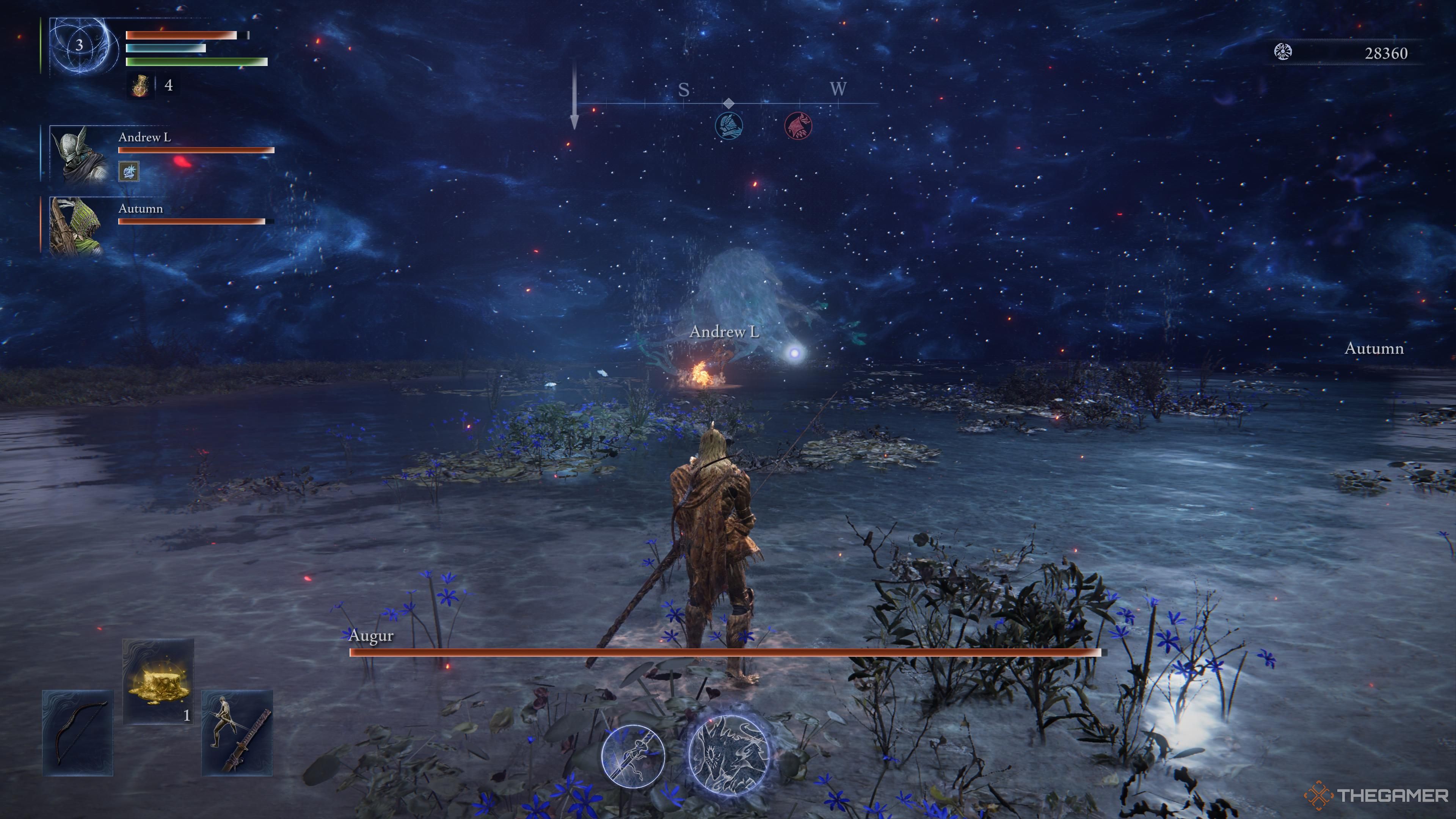Inspect Andrew L's blue status buff icon
This screenshot has width=1456, height=819.
coord(129,171)
